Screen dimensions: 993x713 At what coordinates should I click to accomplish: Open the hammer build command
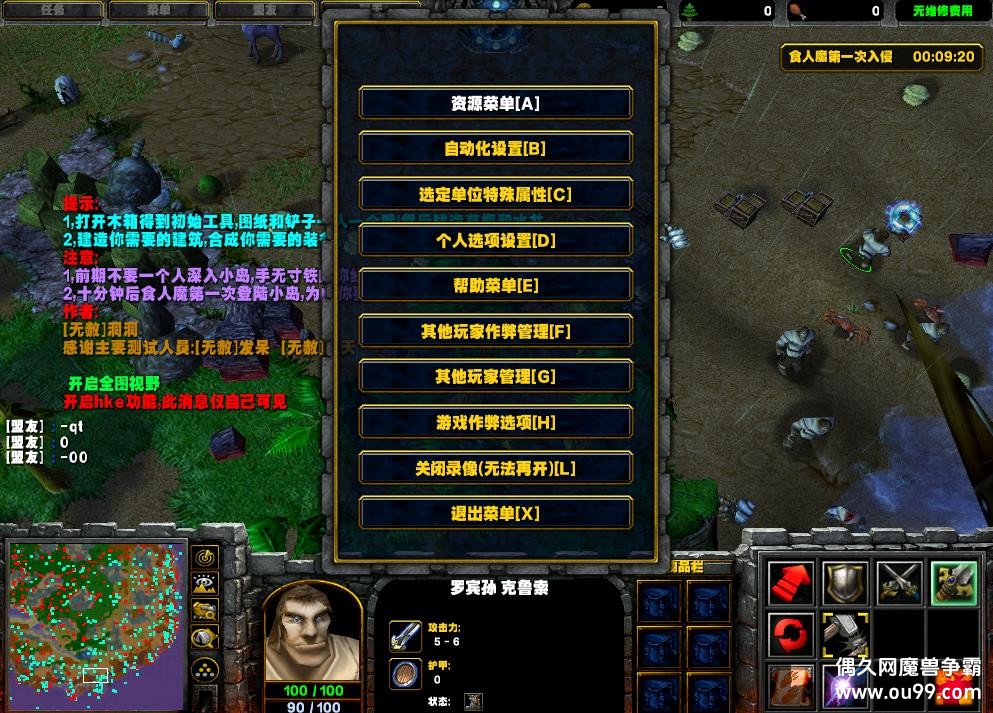click(x=845, y=636)
